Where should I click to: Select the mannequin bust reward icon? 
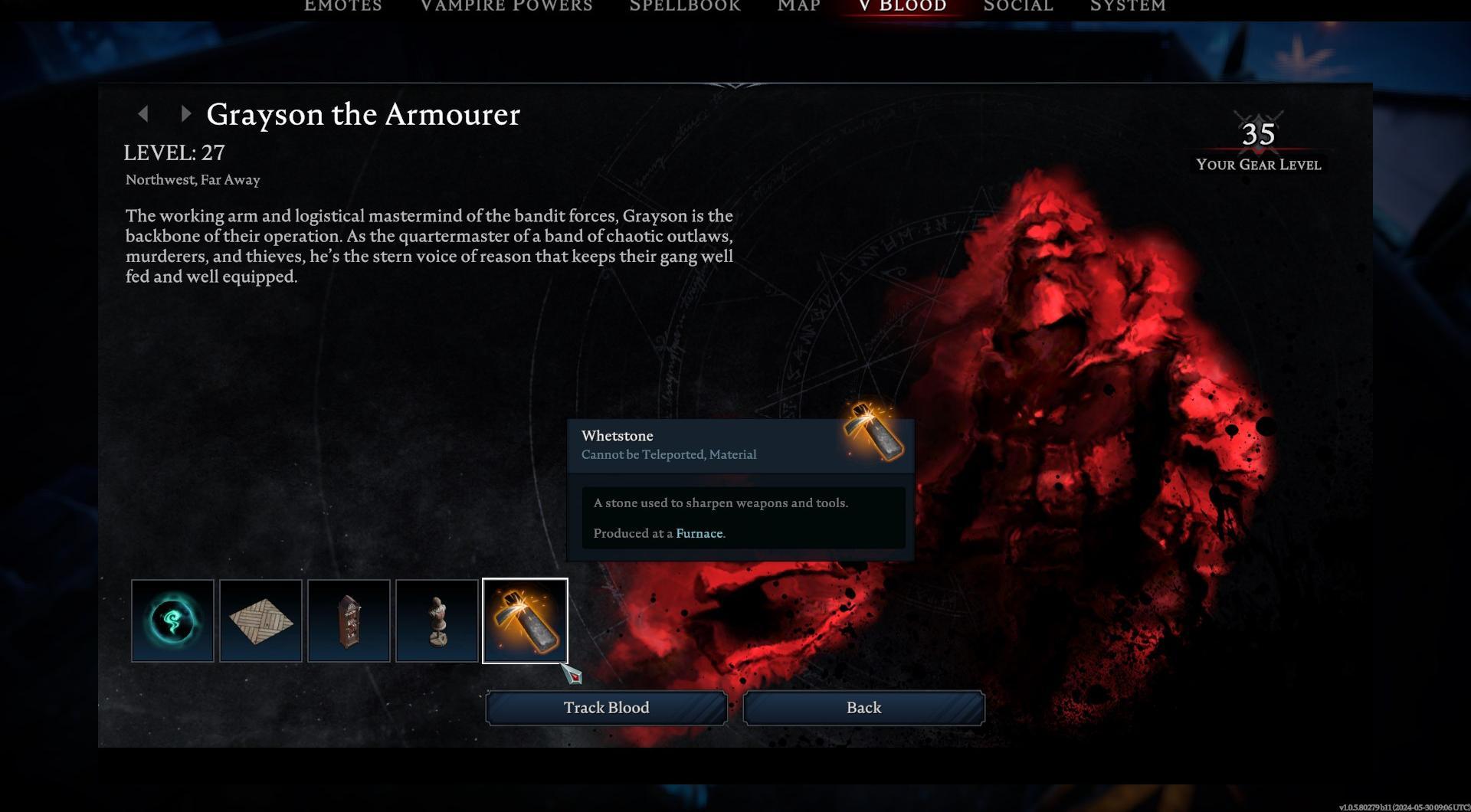pos(437,620)
